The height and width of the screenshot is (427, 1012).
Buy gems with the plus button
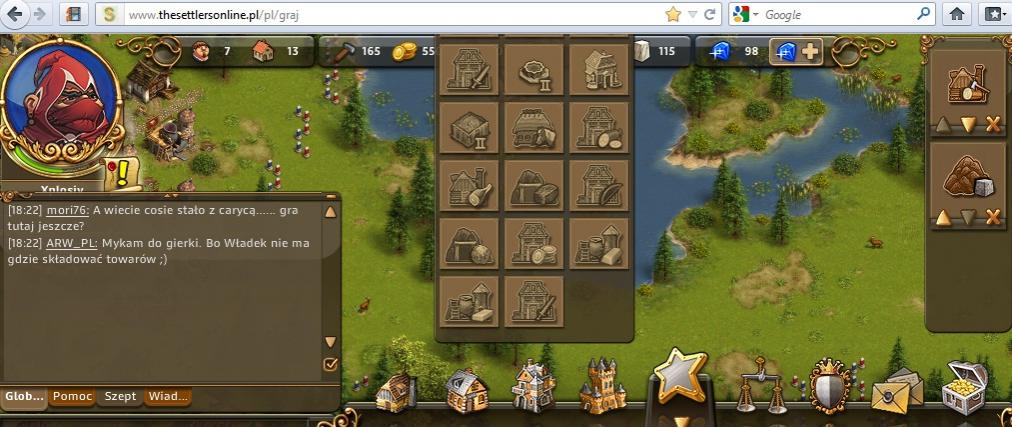[x=810, y=51]
